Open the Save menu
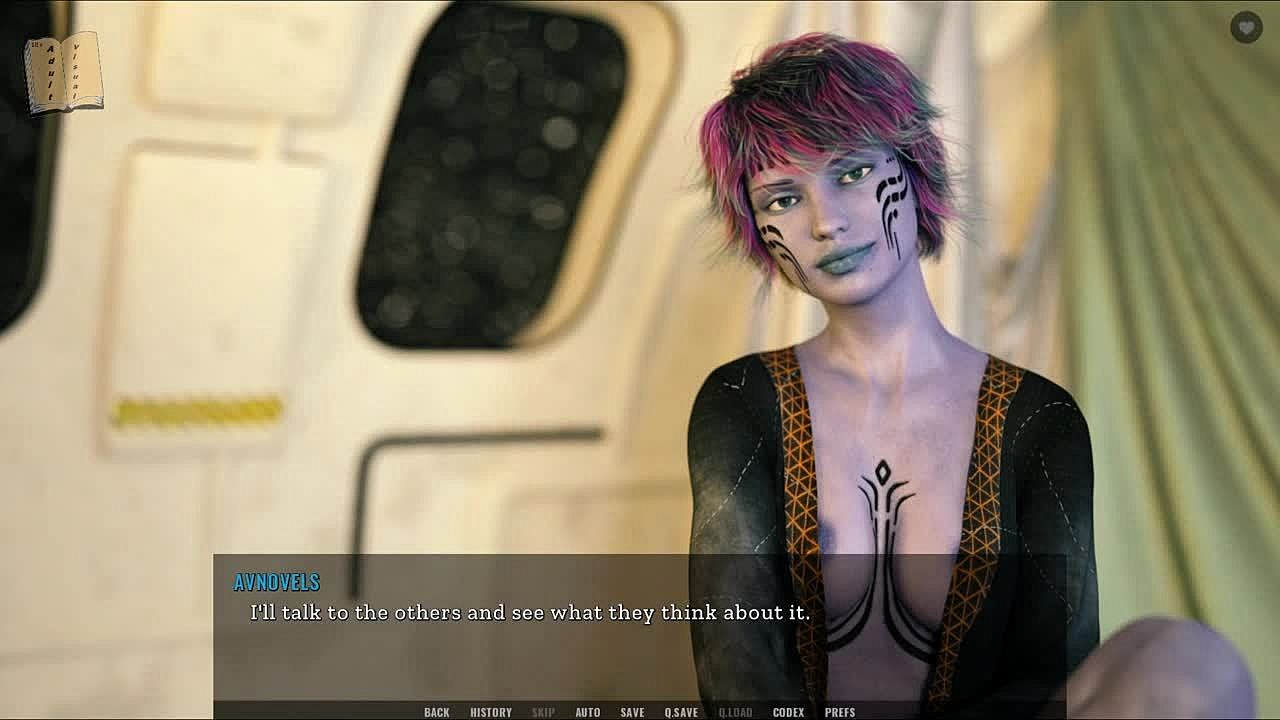Image resolution: width=1280 pixels, height=720 pixels. coord(632,712)
